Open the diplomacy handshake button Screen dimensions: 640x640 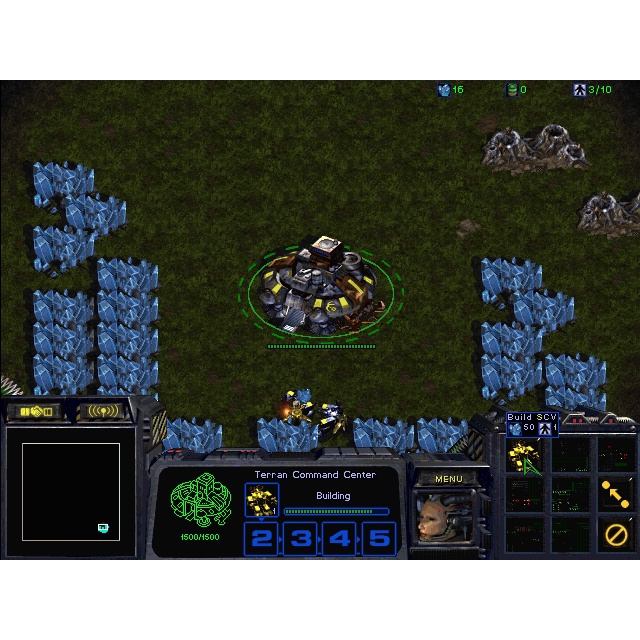[x=34, y=411]
